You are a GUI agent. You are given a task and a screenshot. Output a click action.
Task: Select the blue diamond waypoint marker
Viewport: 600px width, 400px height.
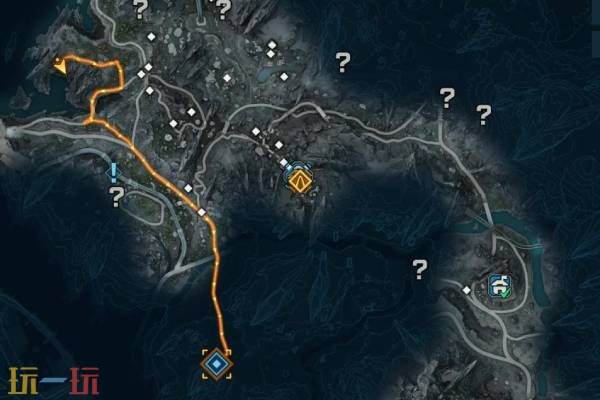point(216,363)
